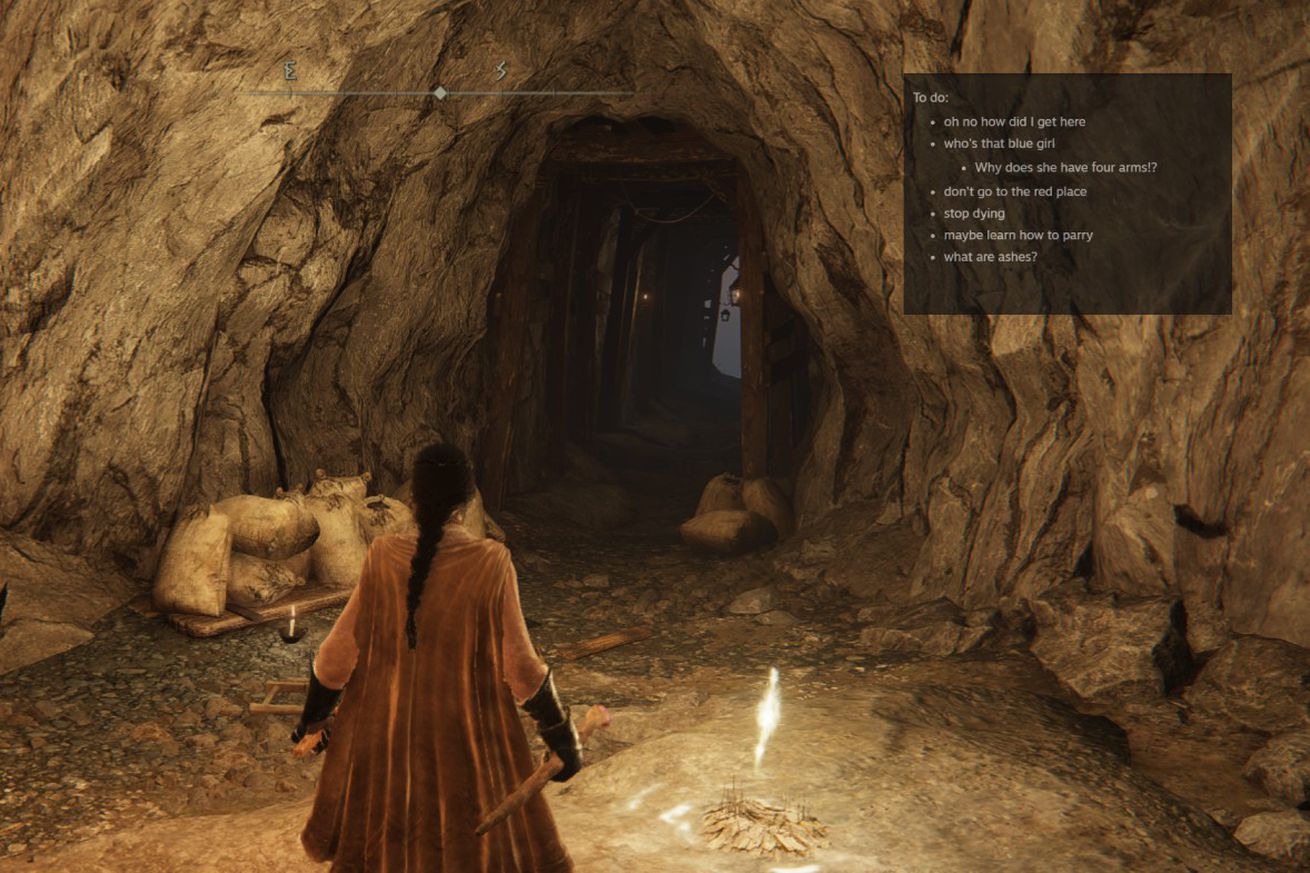Select the "what are ashes?" note entry

[990, 257]
